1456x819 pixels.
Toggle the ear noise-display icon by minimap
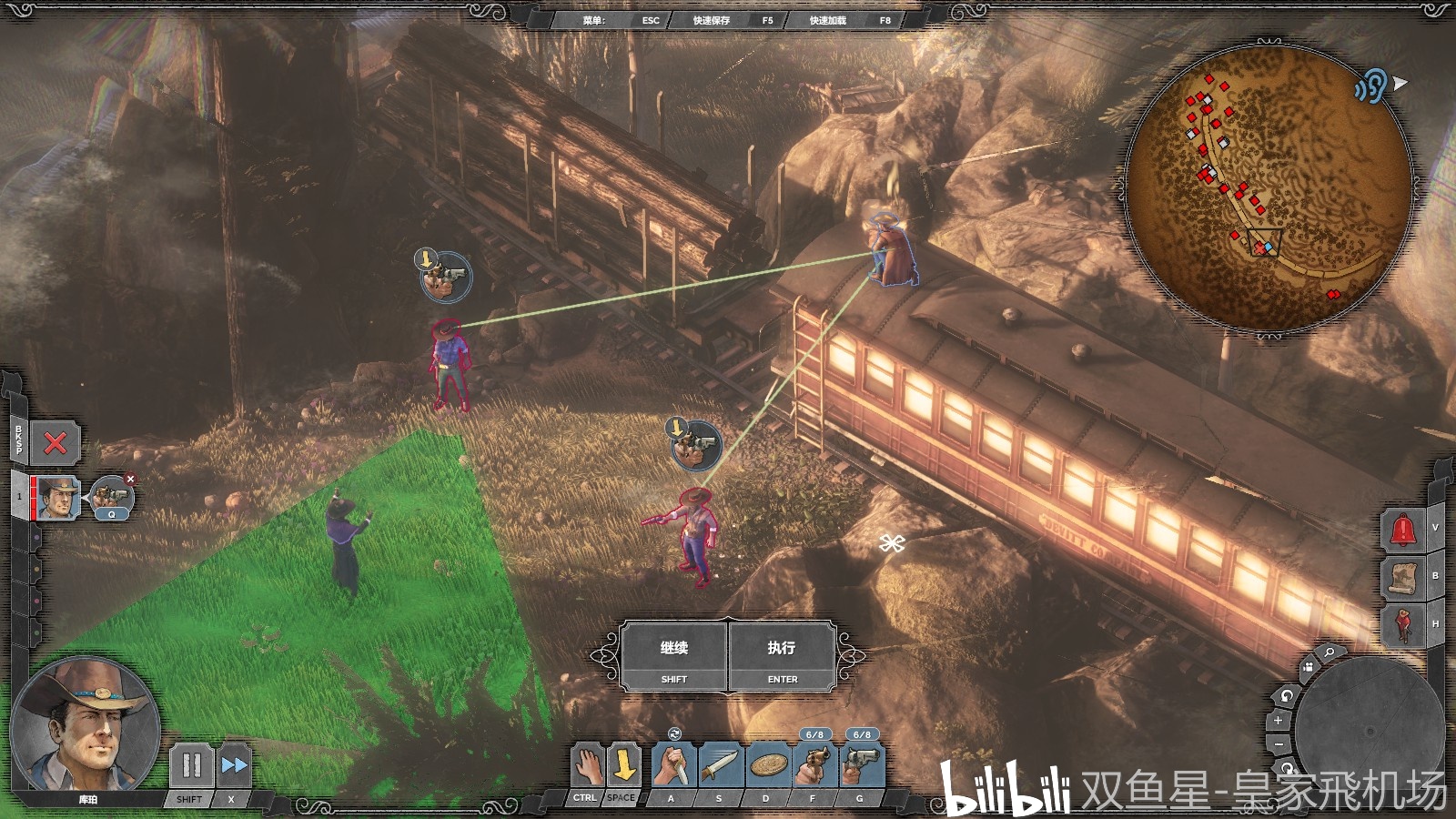(1370, 86)
